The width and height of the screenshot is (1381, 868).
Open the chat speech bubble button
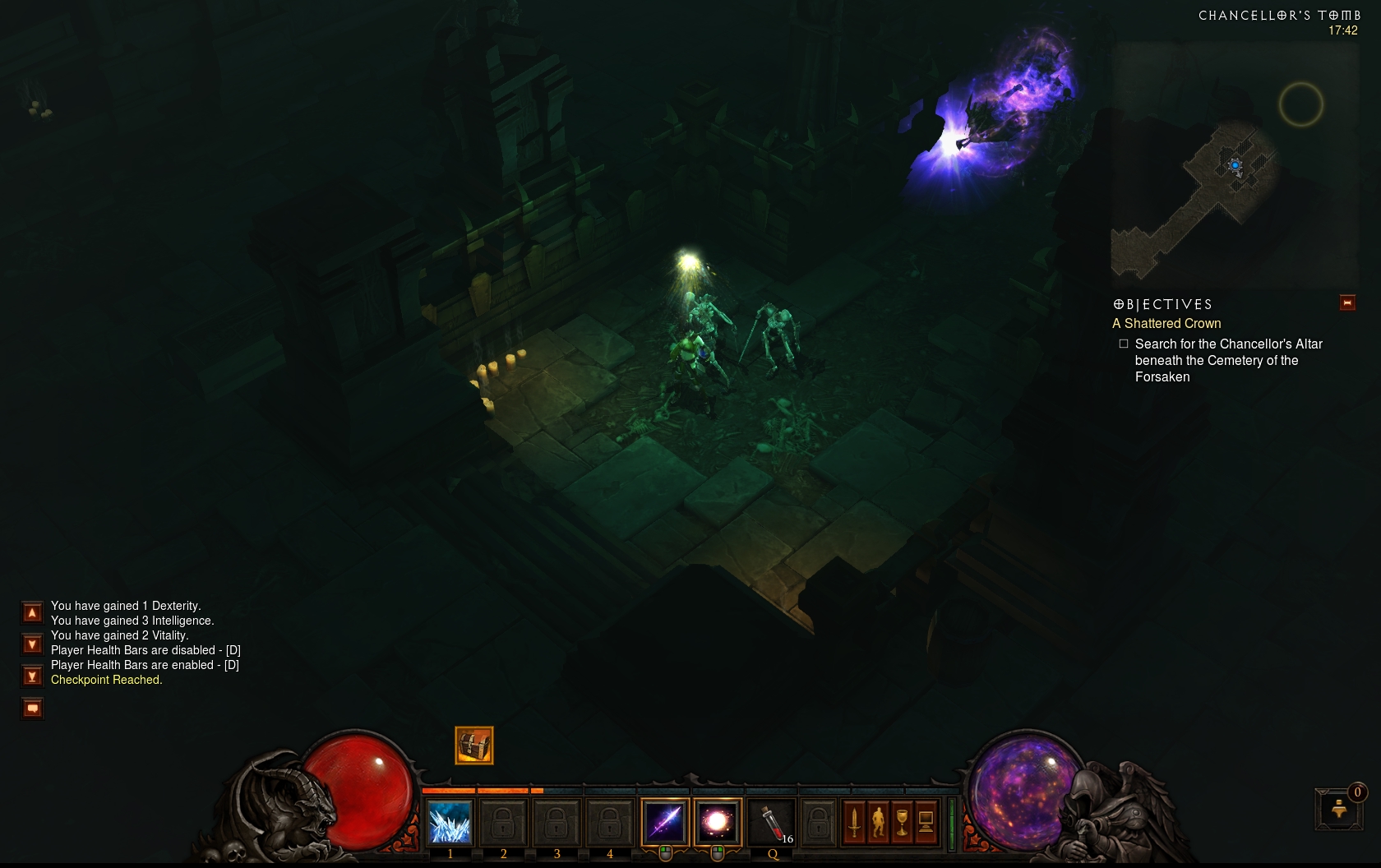[x=32, y=709]
